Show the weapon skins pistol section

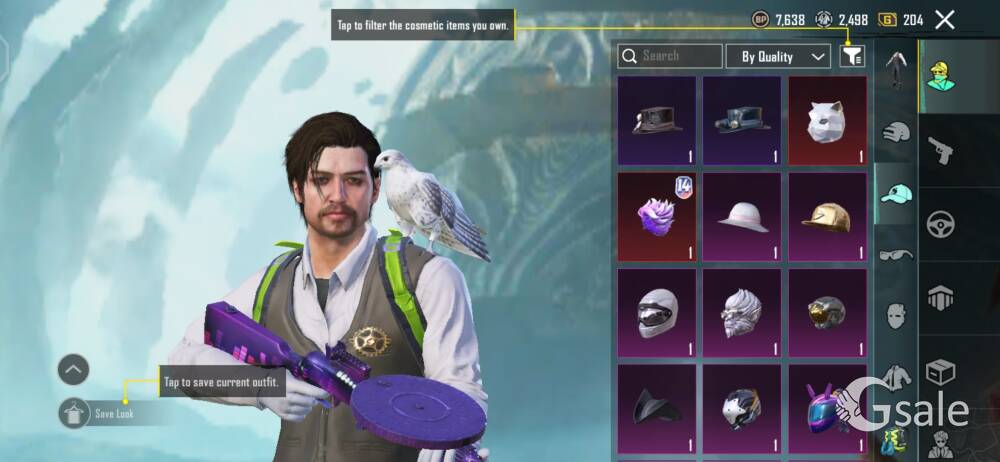click(x=940, y=149)
